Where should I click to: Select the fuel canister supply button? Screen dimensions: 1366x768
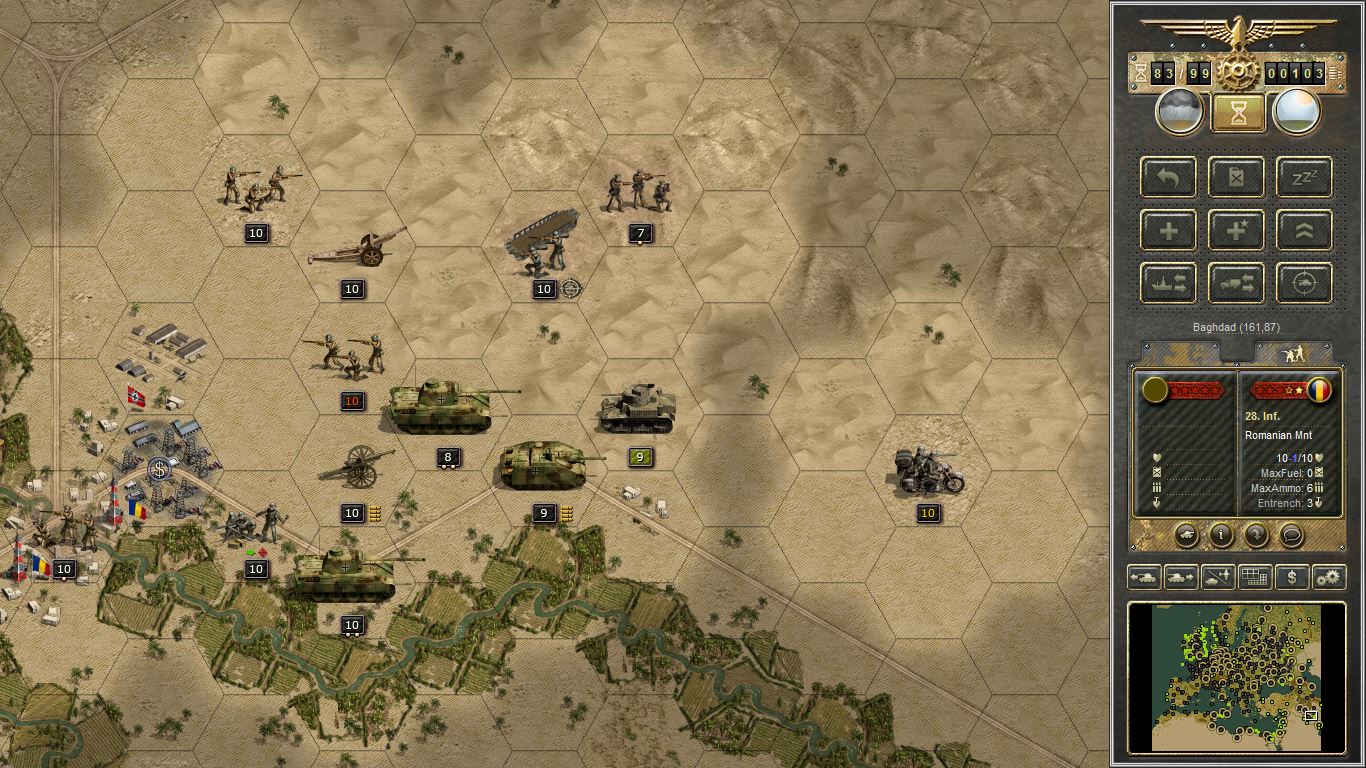pos(1236,177)
